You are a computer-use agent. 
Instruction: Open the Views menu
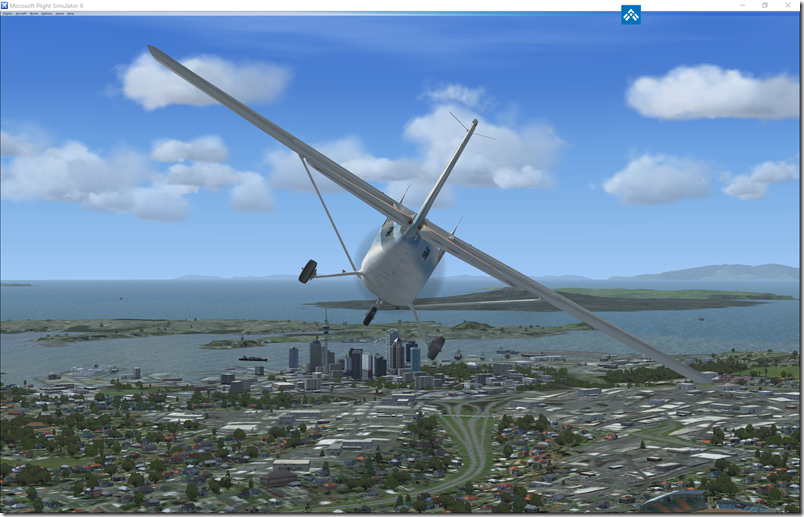point(60,14)
